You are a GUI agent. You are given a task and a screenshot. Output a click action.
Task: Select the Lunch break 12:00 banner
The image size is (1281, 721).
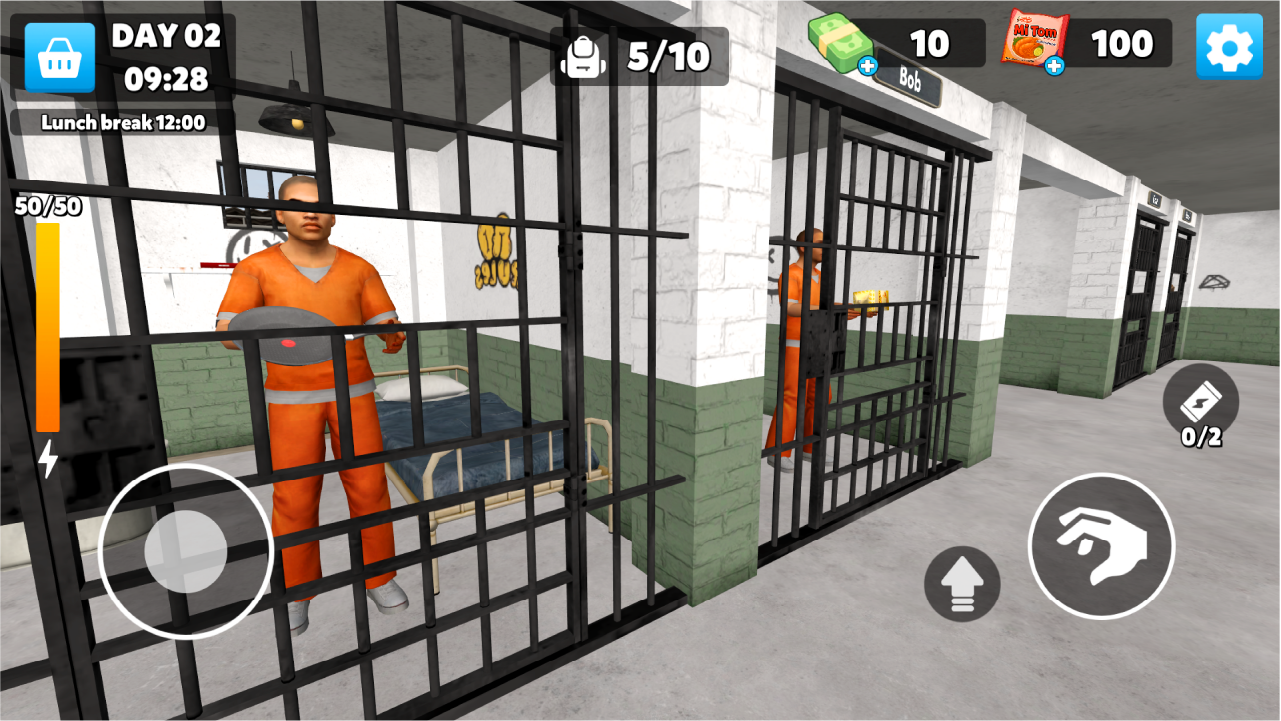pos(122,124)
